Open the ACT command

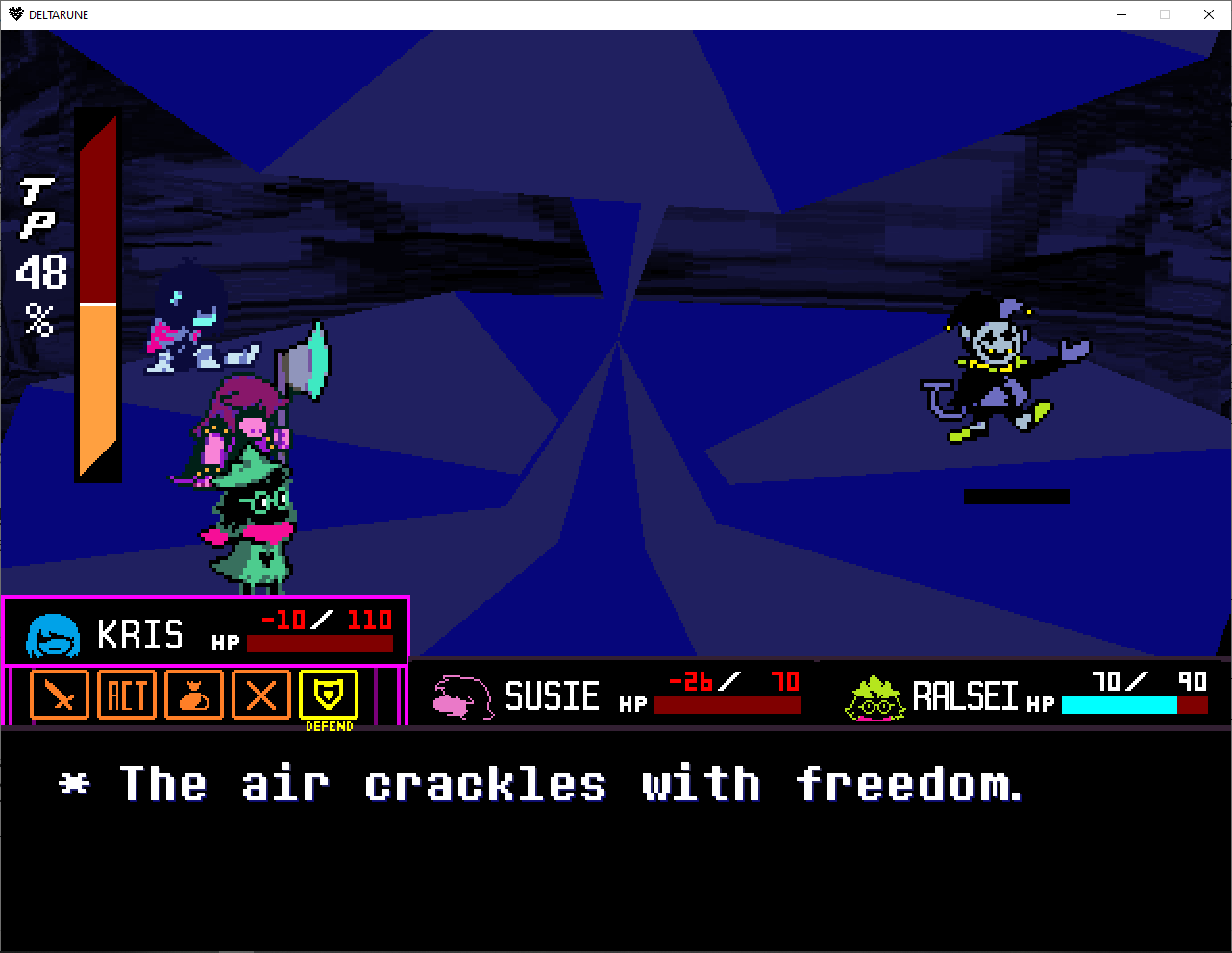tap(127, 695)
